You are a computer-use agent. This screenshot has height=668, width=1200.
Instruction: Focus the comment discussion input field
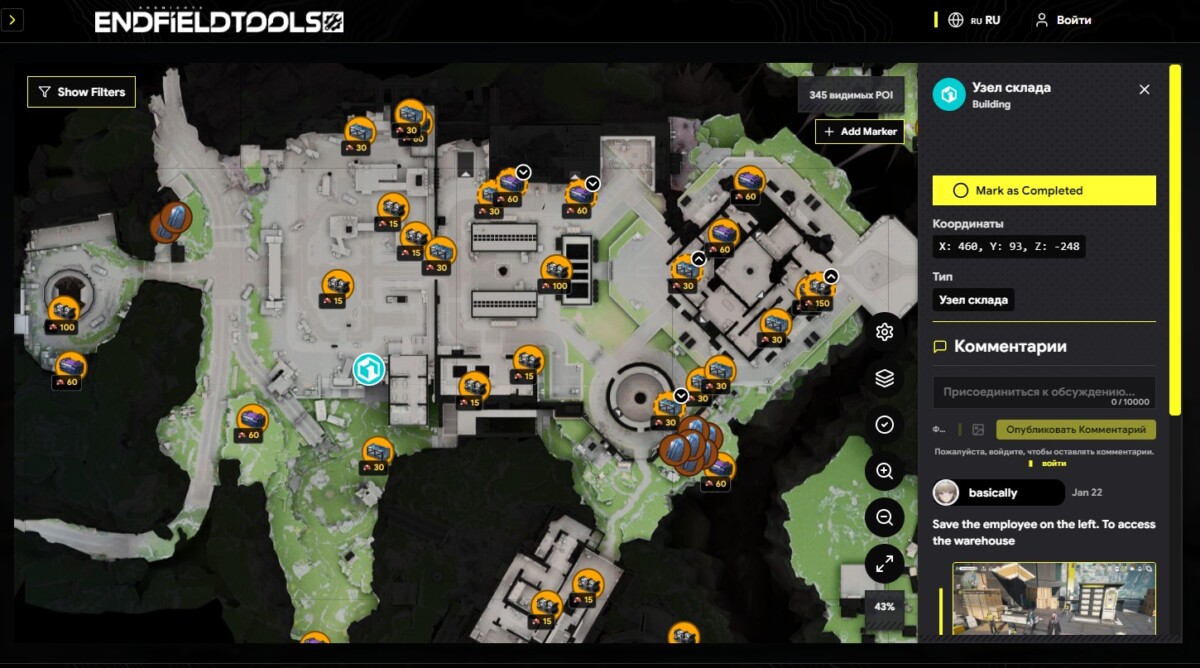(1043, 392)
